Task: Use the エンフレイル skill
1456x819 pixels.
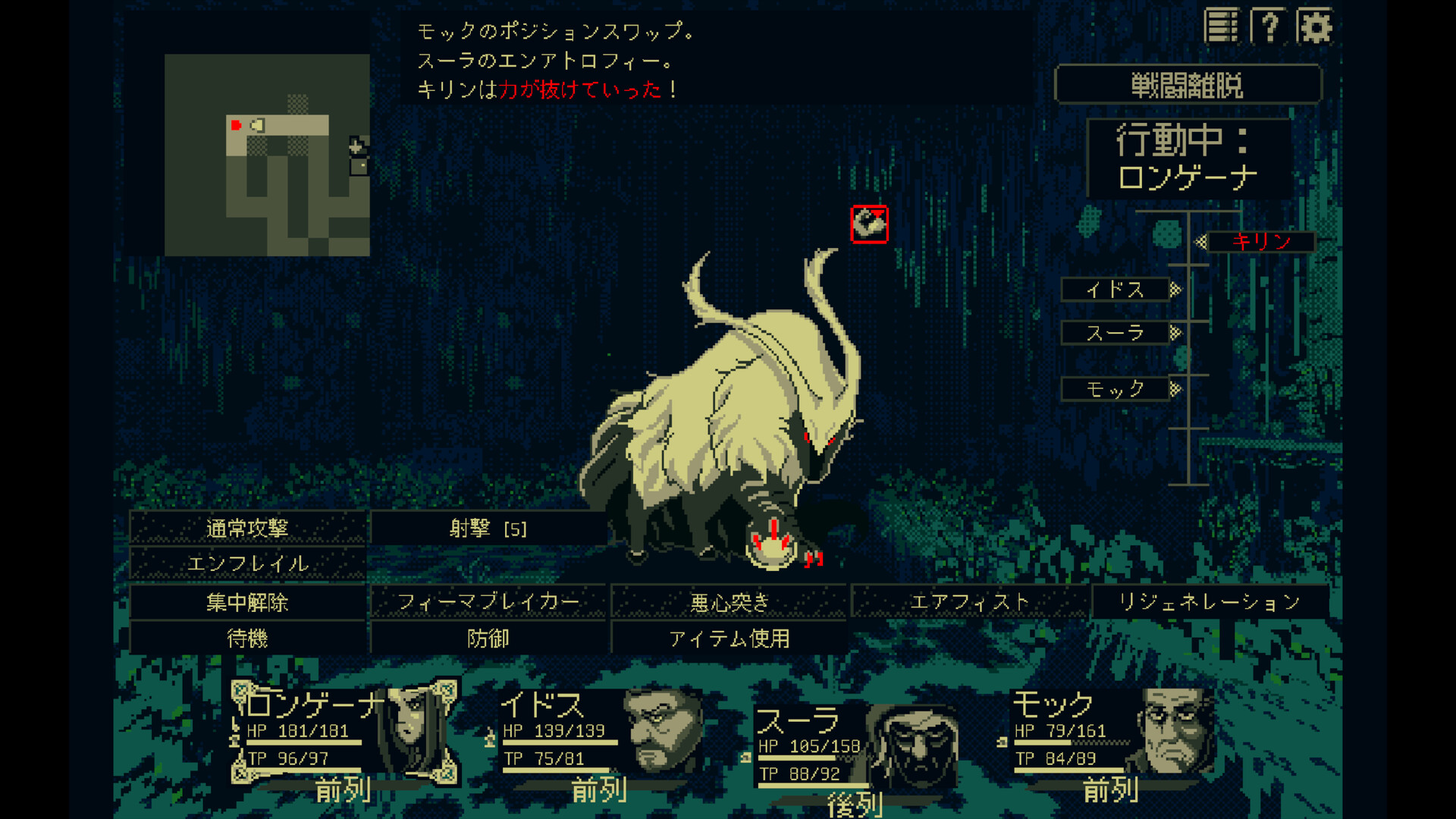Action: 250,564
